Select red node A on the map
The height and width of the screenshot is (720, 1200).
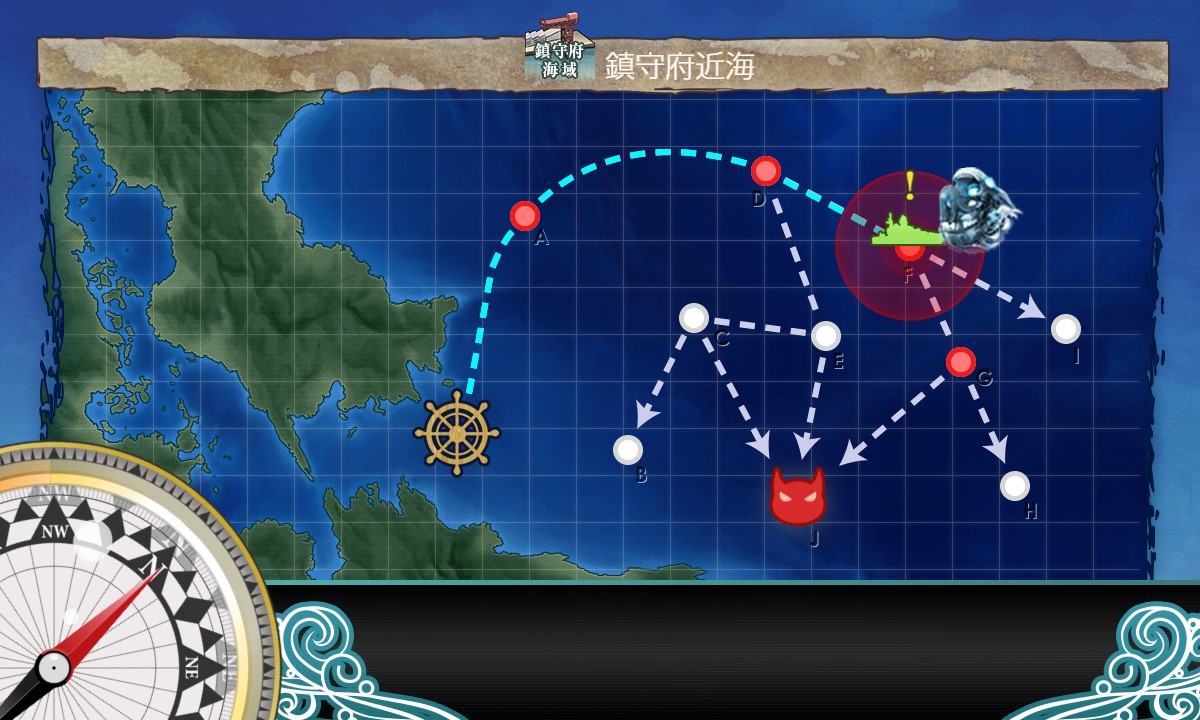point(525,216)
